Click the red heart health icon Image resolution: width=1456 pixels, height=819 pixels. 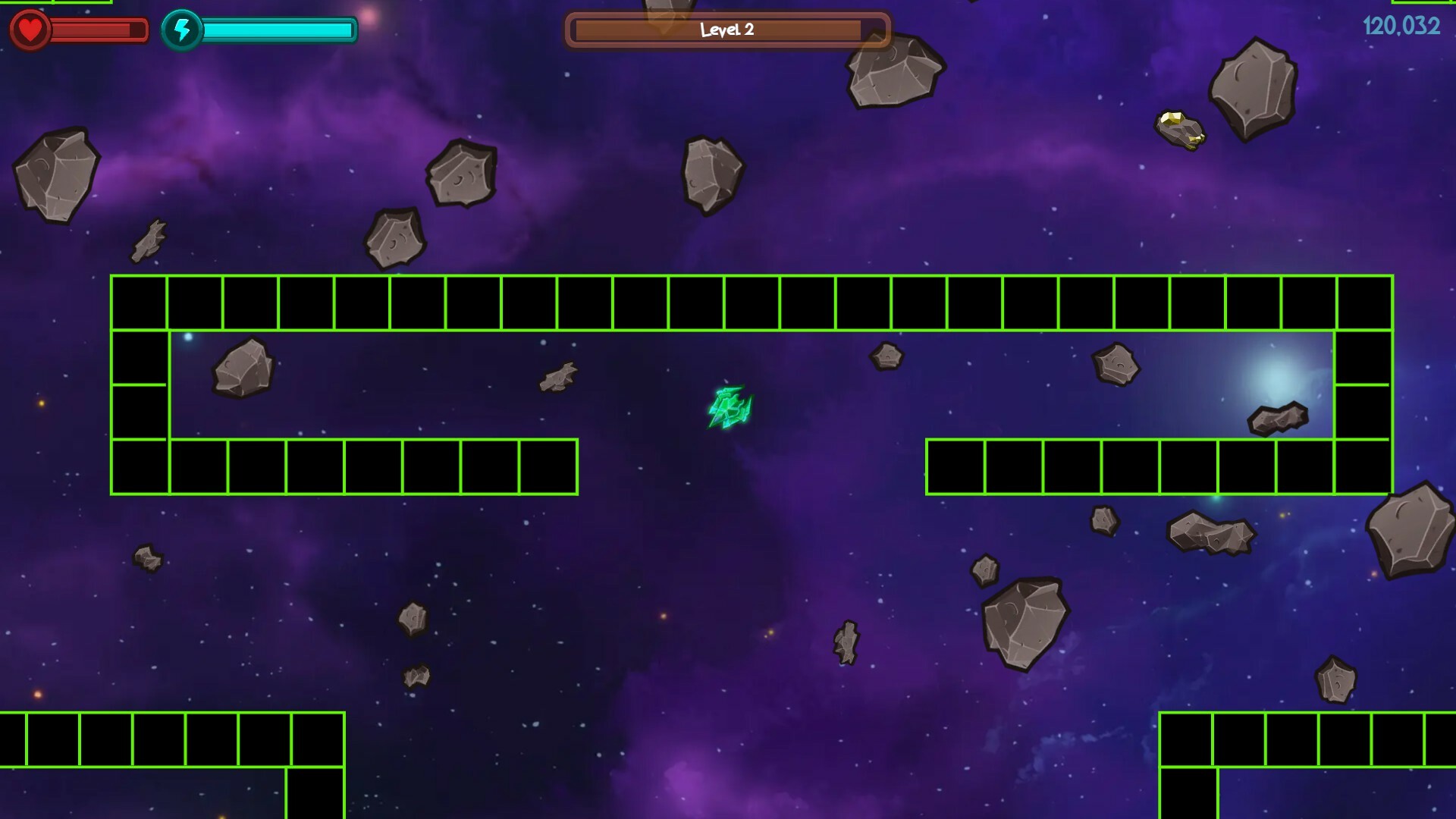[29, 30]
